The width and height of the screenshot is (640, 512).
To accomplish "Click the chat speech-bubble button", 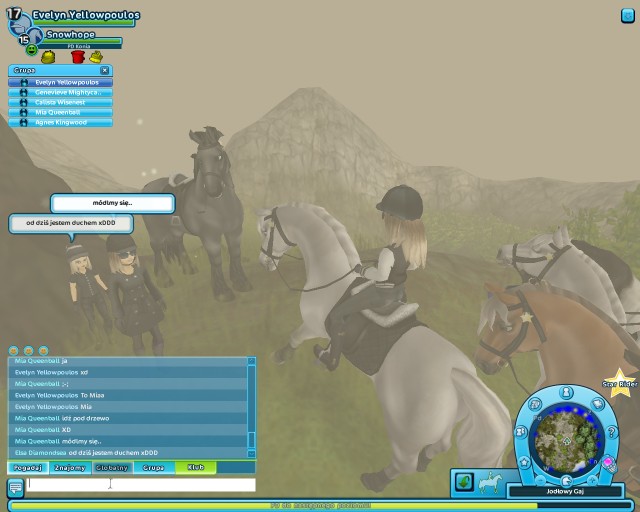I will click(x=15, y=488).
